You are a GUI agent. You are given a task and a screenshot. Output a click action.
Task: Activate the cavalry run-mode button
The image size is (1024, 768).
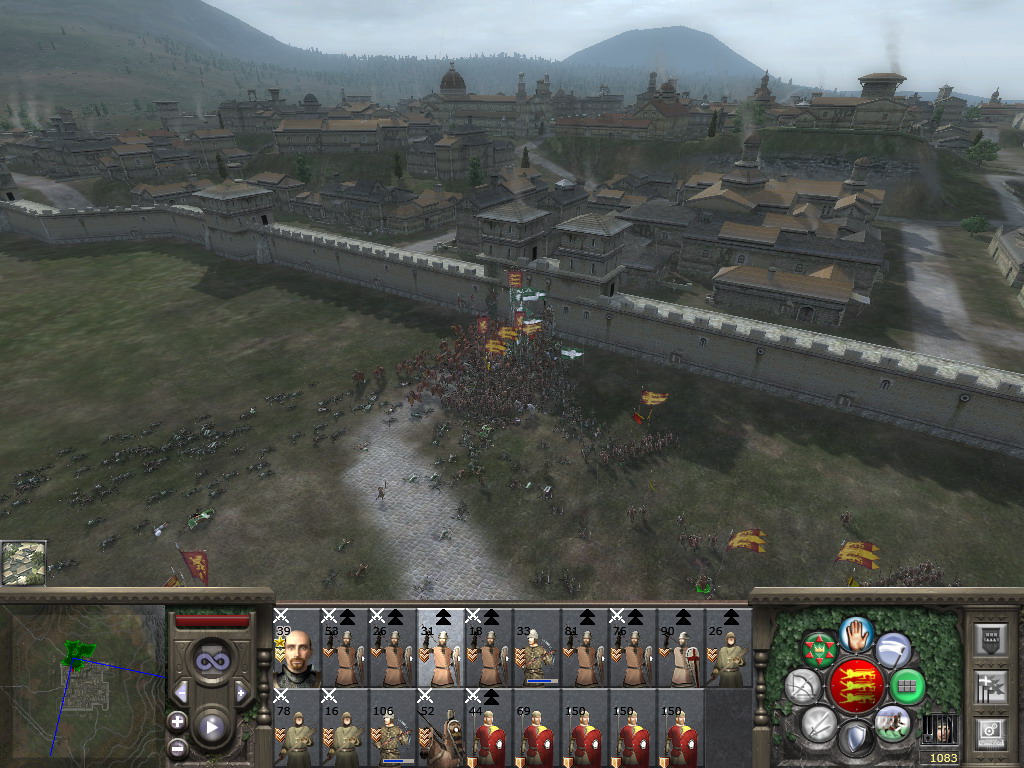pos(892,723)
